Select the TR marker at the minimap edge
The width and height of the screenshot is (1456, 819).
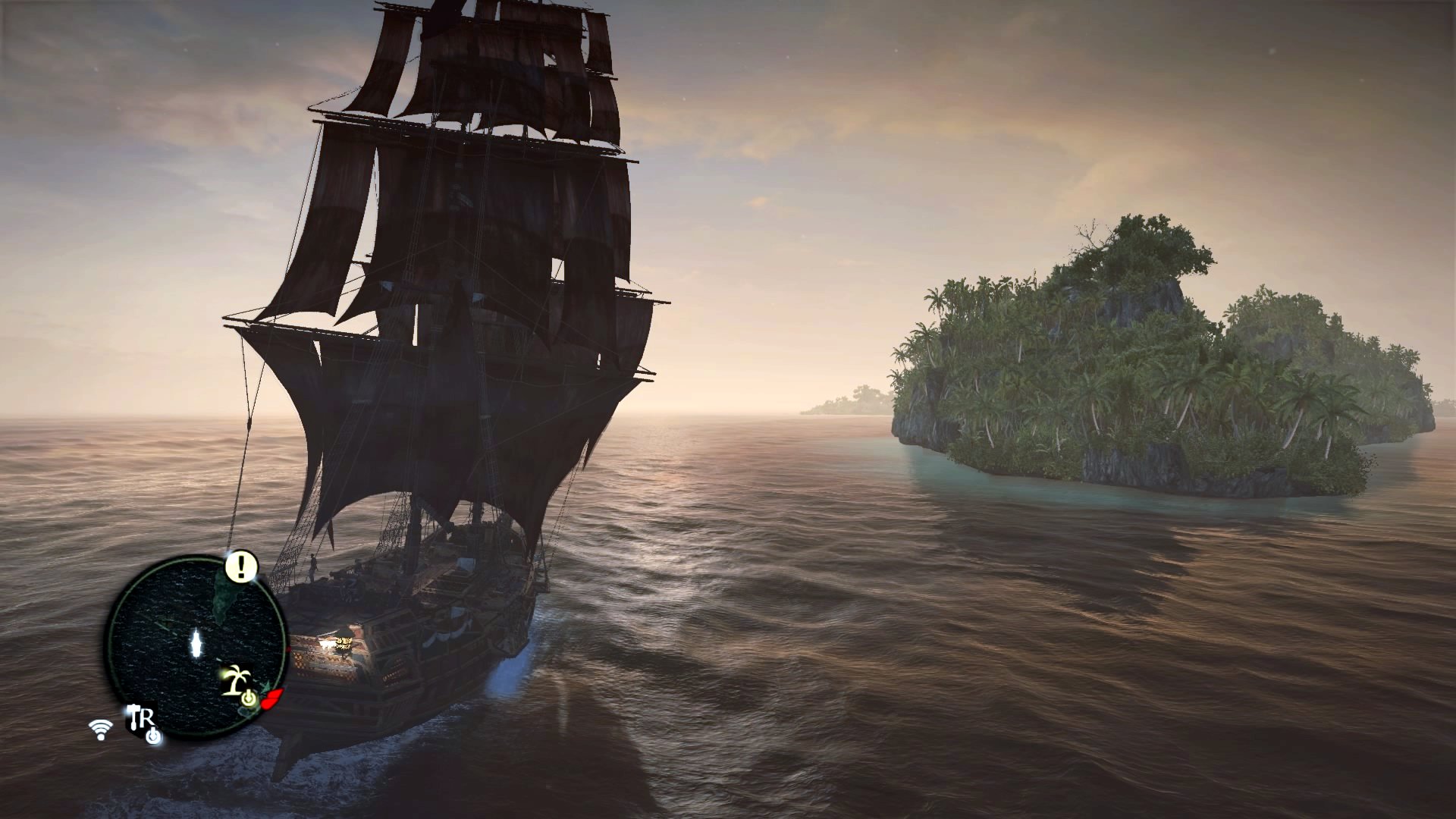tap(141, 719)
